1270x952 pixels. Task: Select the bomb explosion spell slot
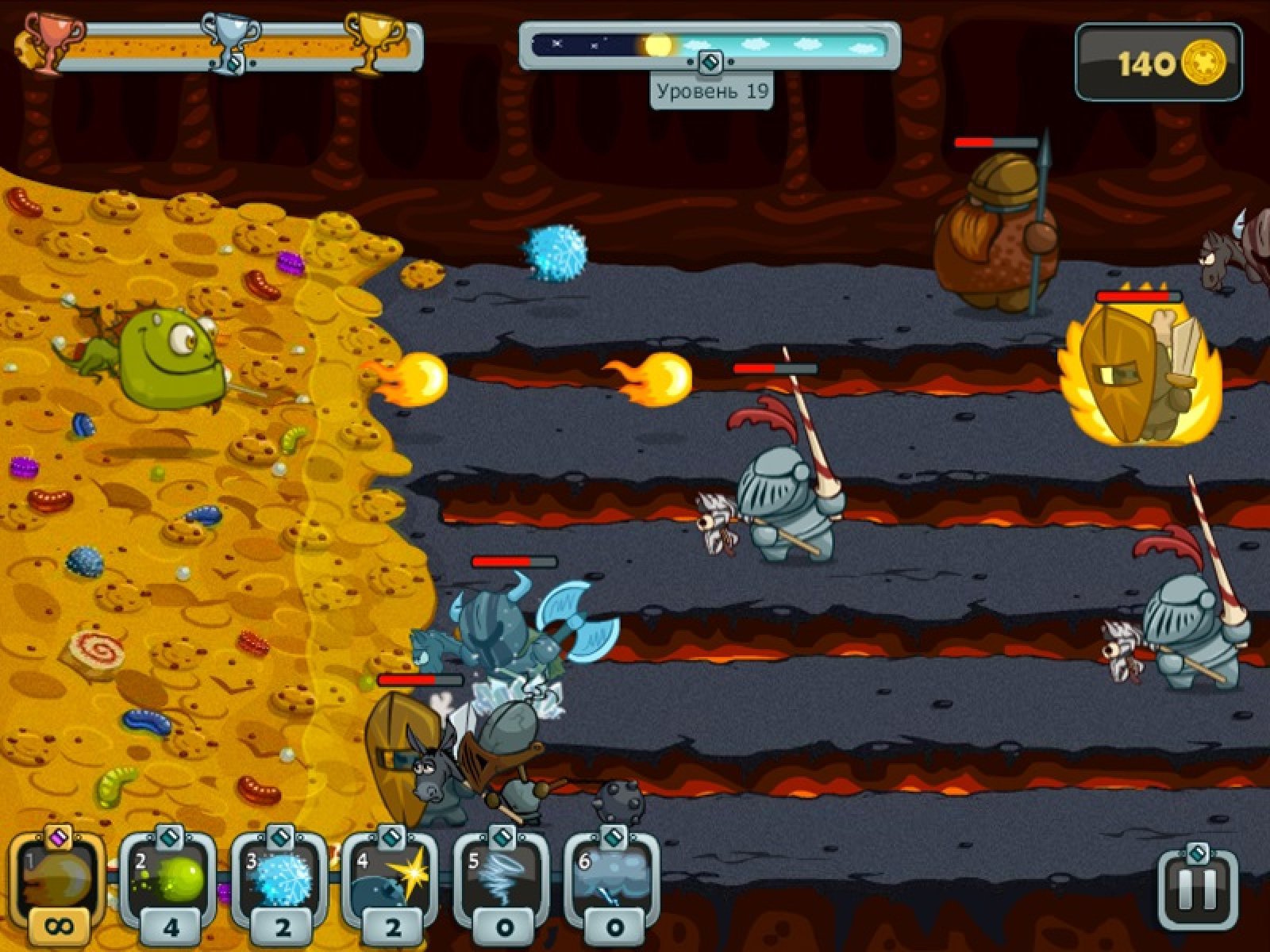[391, 879]
